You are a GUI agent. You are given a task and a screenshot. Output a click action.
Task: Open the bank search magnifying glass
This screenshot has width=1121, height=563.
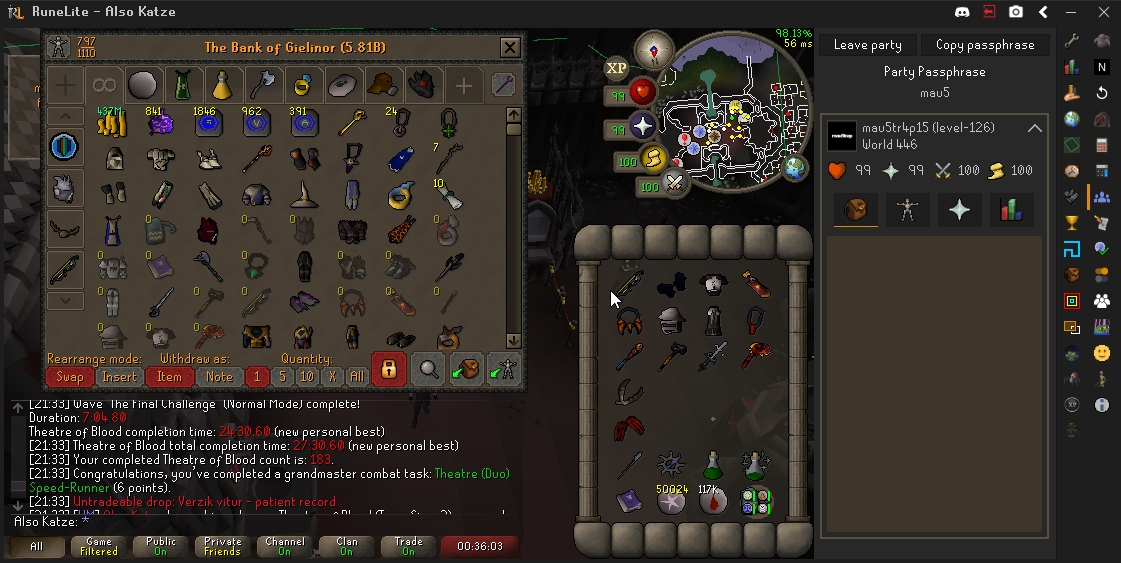click(x=429, y=369)
